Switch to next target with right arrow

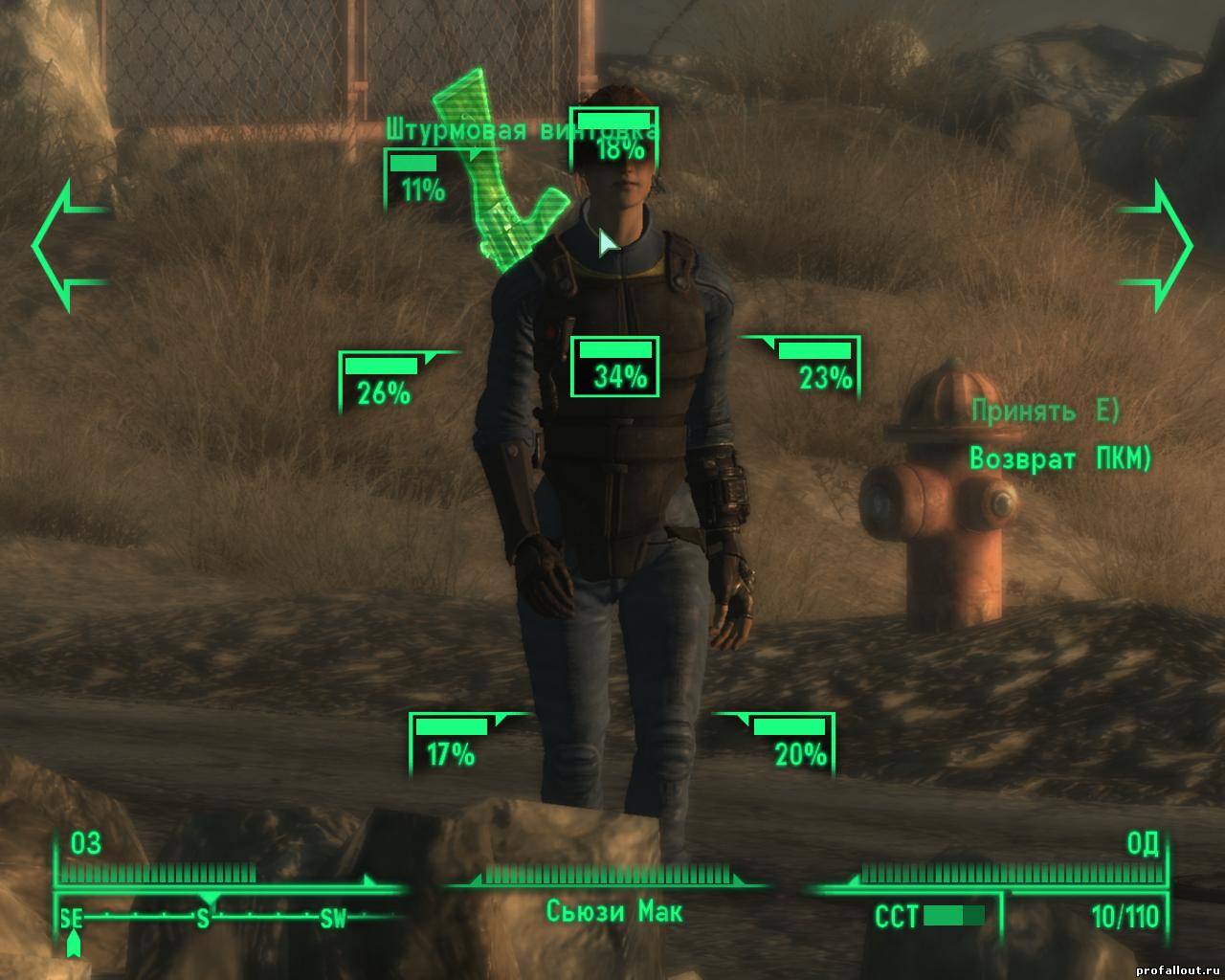coord(1156,246)
